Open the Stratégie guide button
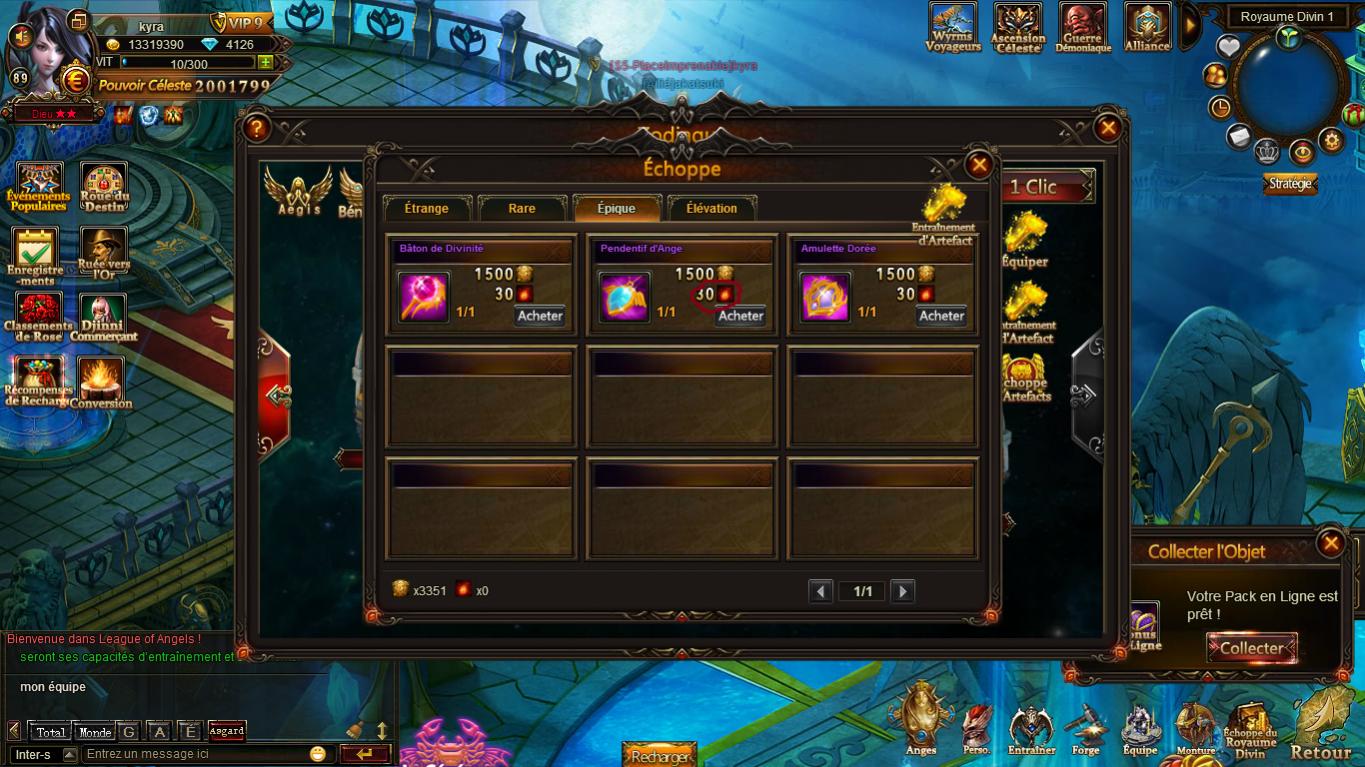Screen dimensions: 1365x767 [x=1290, y=184]
